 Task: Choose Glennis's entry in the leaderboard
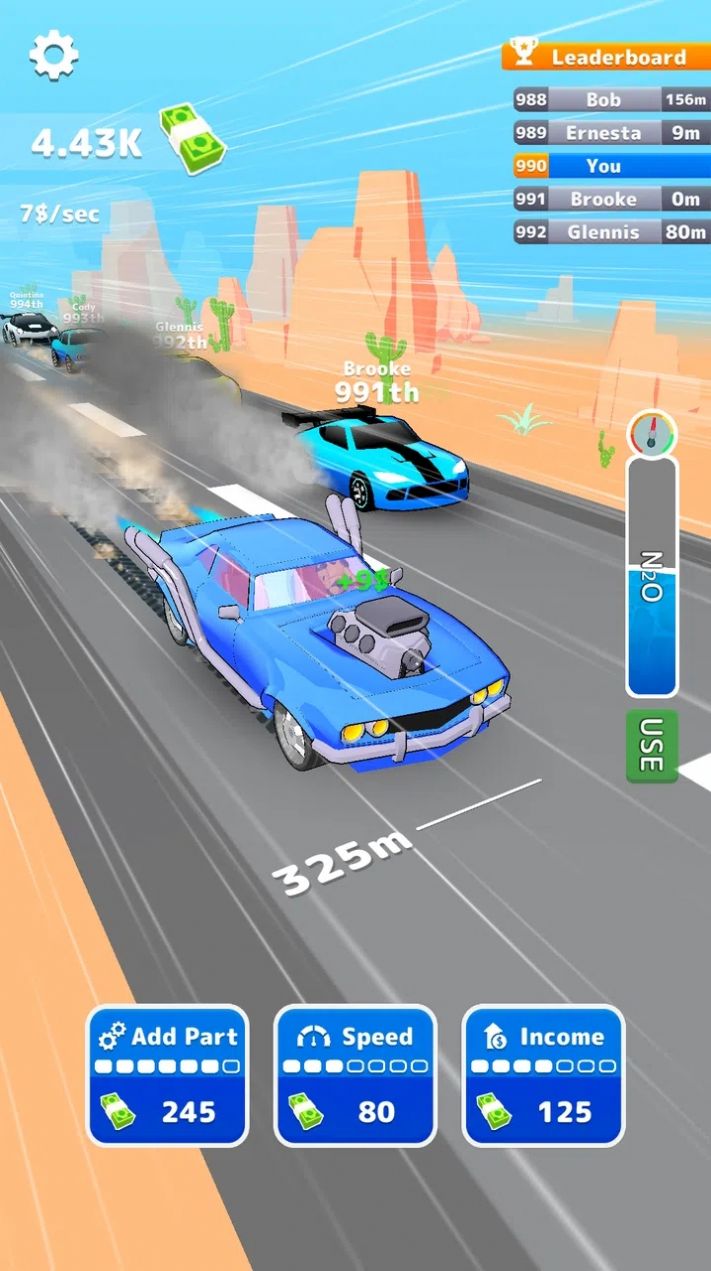click(x=610, y=232)
